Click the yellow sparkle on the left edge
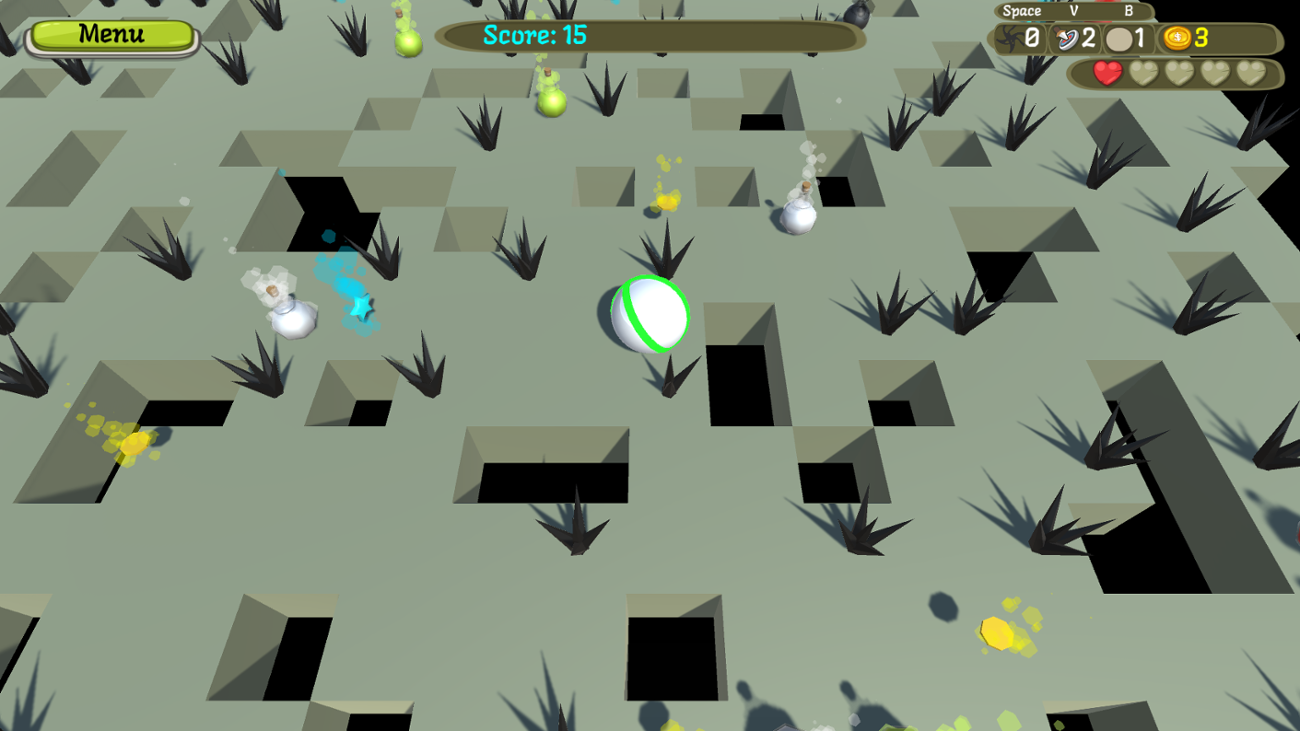 (118, 435)
